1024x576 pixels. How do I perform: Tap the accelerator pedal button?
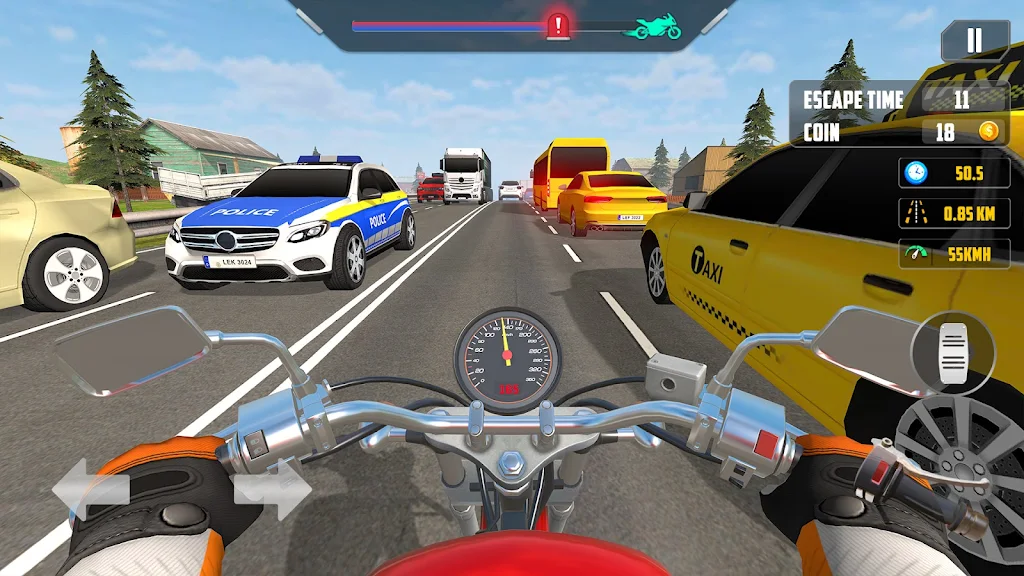pyautogui.click(x=952, y=354)
